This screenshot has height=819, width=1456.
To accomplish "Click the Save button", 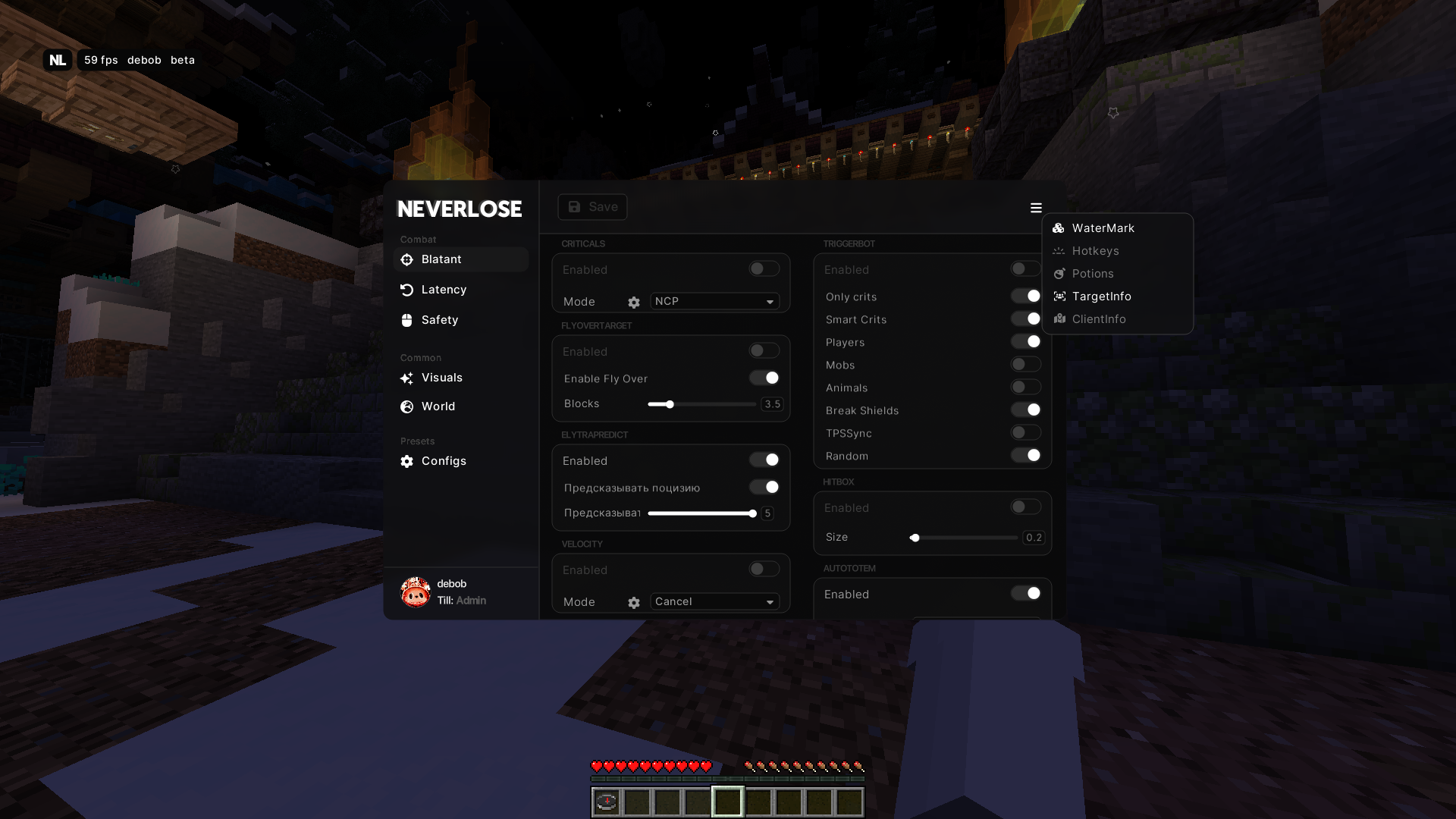I will pos(592,206).
